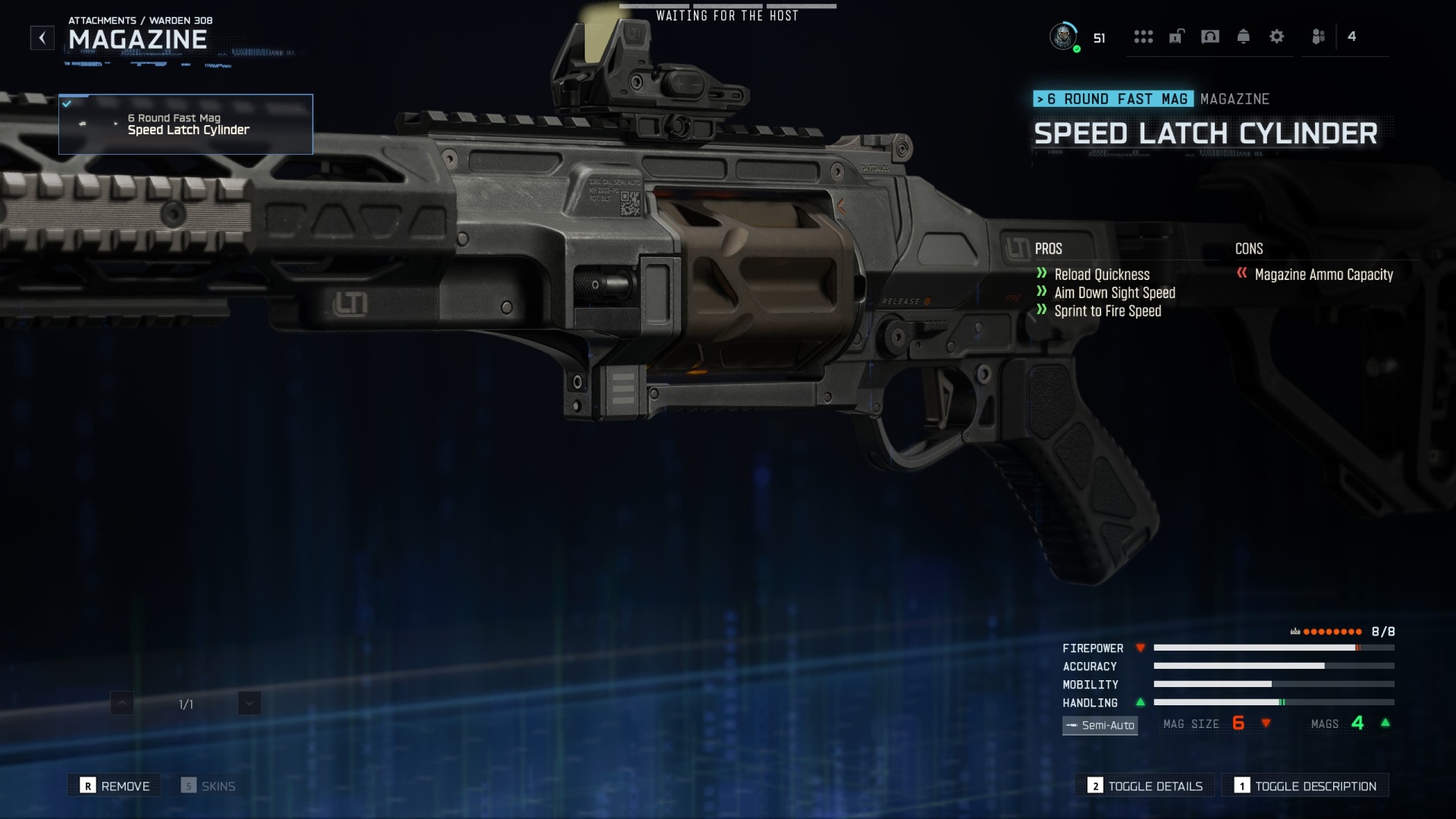
Task: Open the social friends panel showing 4
Action: point(1319,36)
